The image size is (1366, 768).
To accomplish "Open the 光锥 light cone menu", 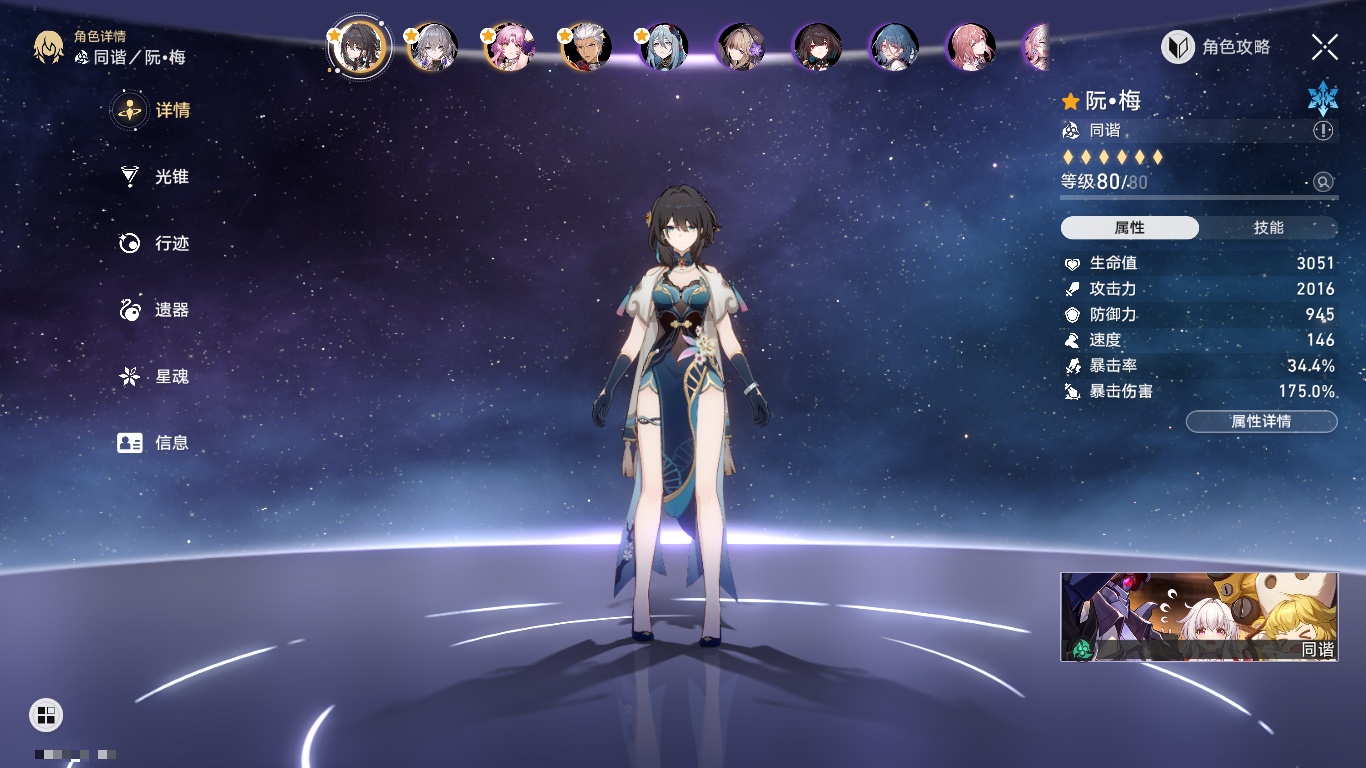I will coord(153,177).
